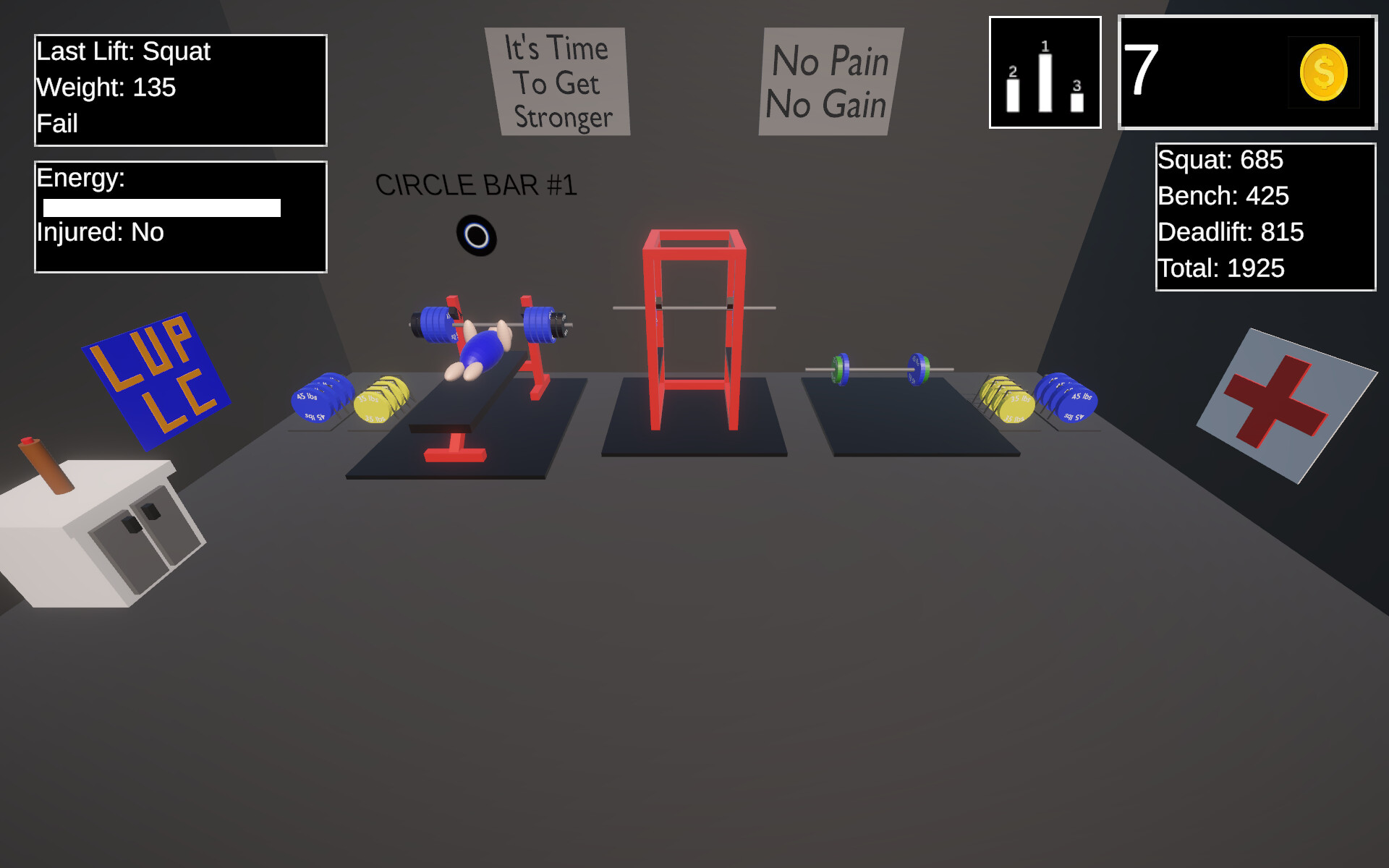Click the white Energy progress bar
This screenshot has height=868, width=1389.
coord(163,207)
